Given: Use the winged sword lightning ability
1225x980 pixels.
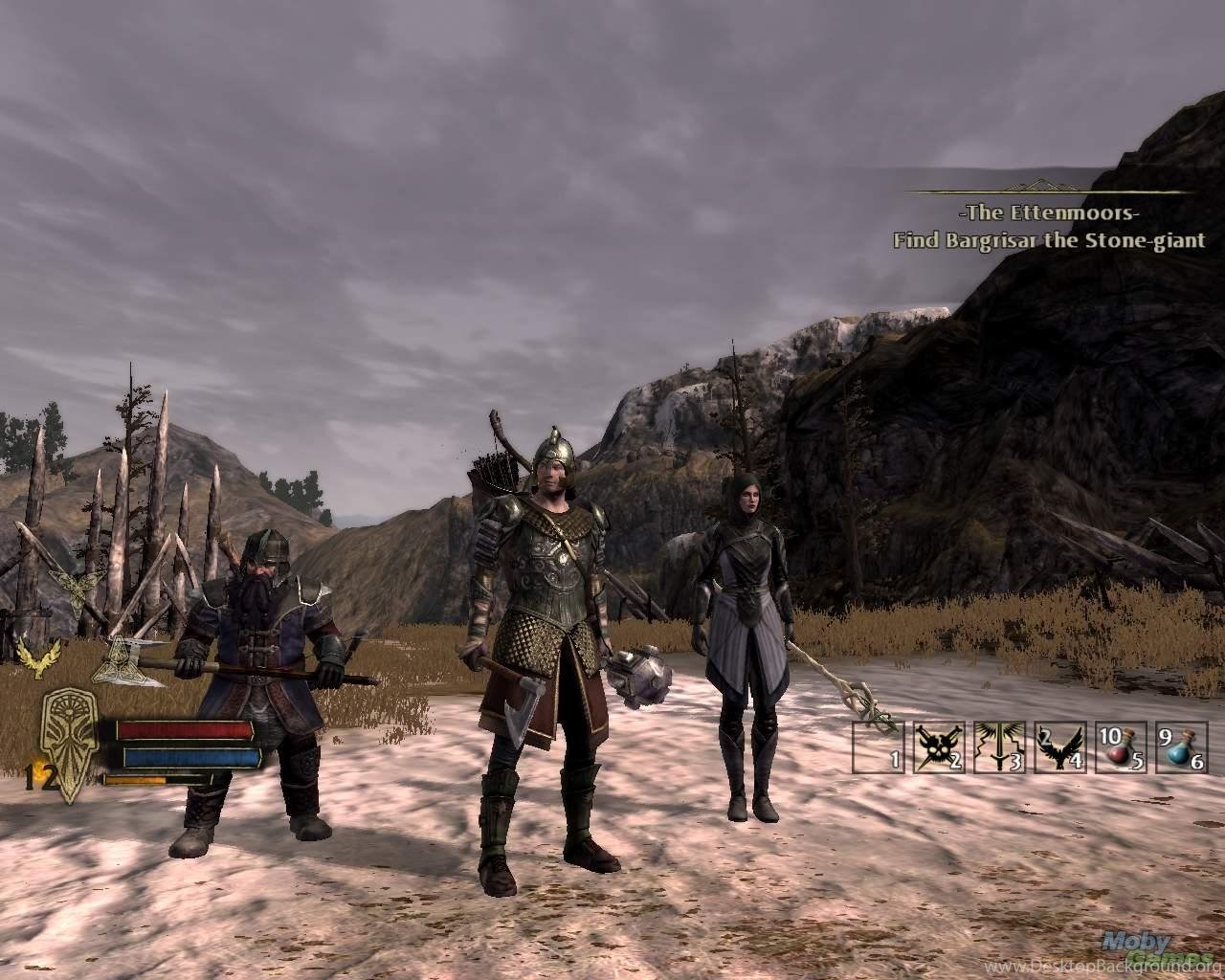Looking at the screenshot, I should coord(999,747).
